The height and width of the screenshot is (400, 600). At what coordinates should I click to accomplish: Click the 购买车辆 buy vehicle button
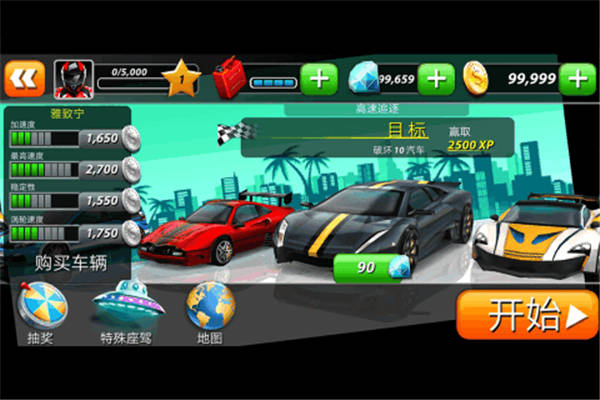click(x=70, y=264)
